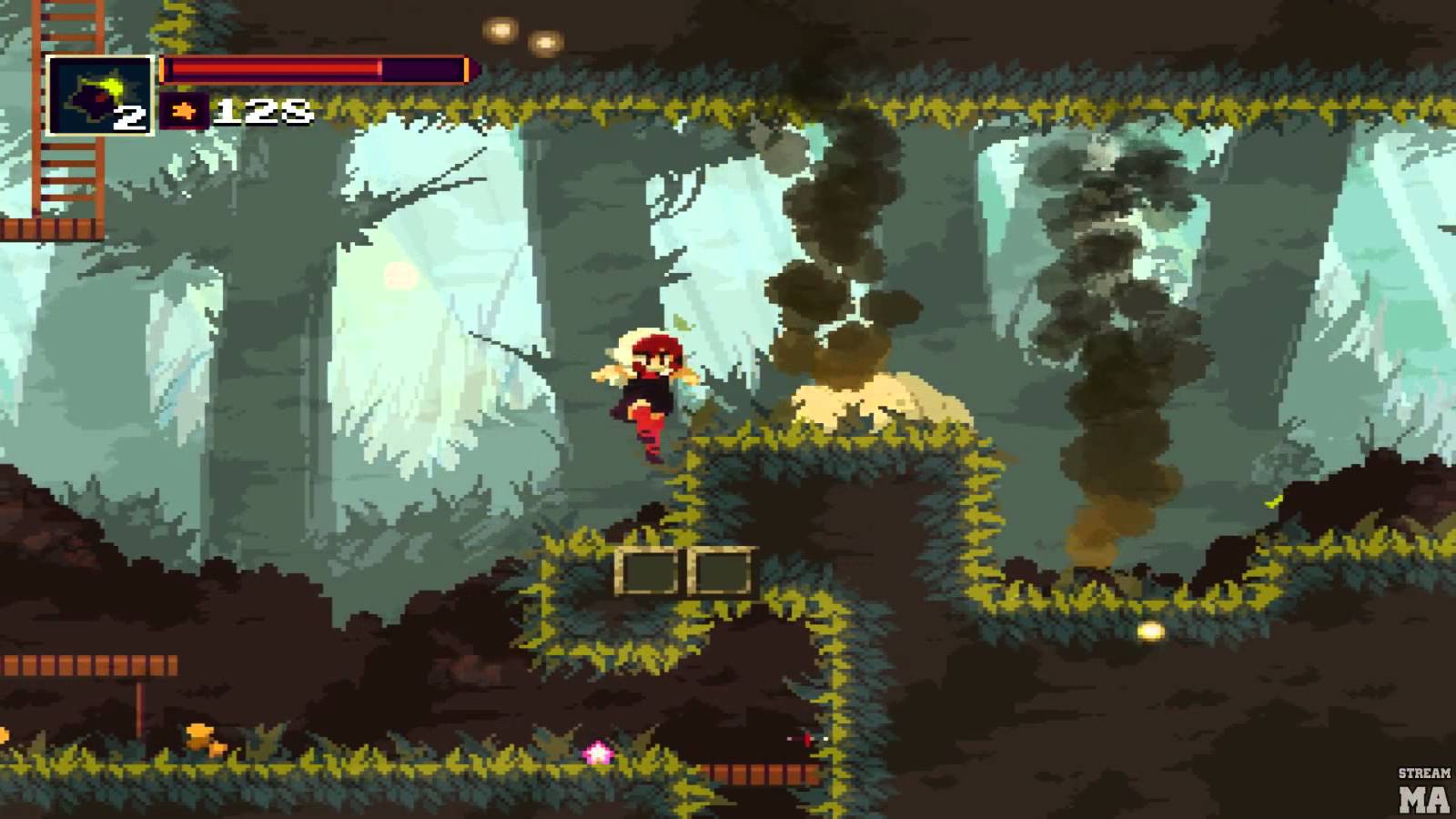Click the pair of fireflies at top center

pos(521,35)
